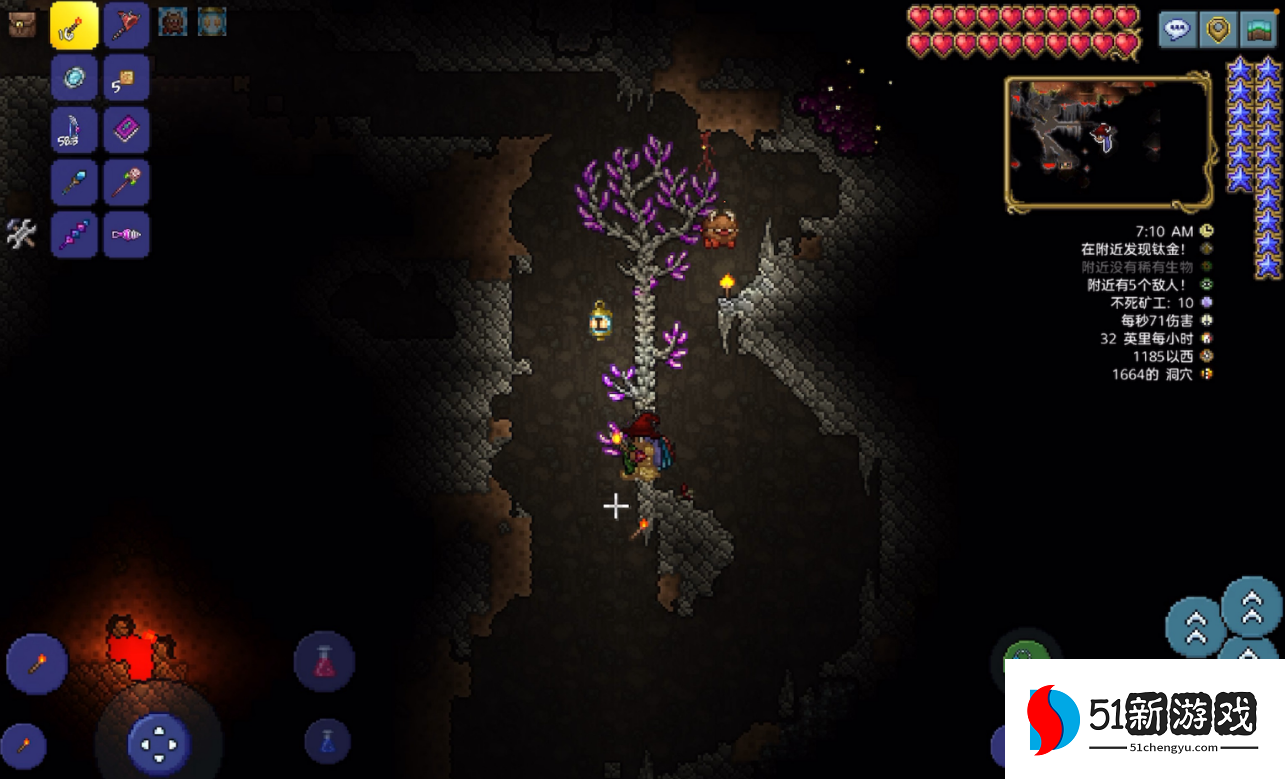The image size is (1285, 779).
Task: Click the brown creature buff icon
Action: pyautogui.click(x=173, y=21)
